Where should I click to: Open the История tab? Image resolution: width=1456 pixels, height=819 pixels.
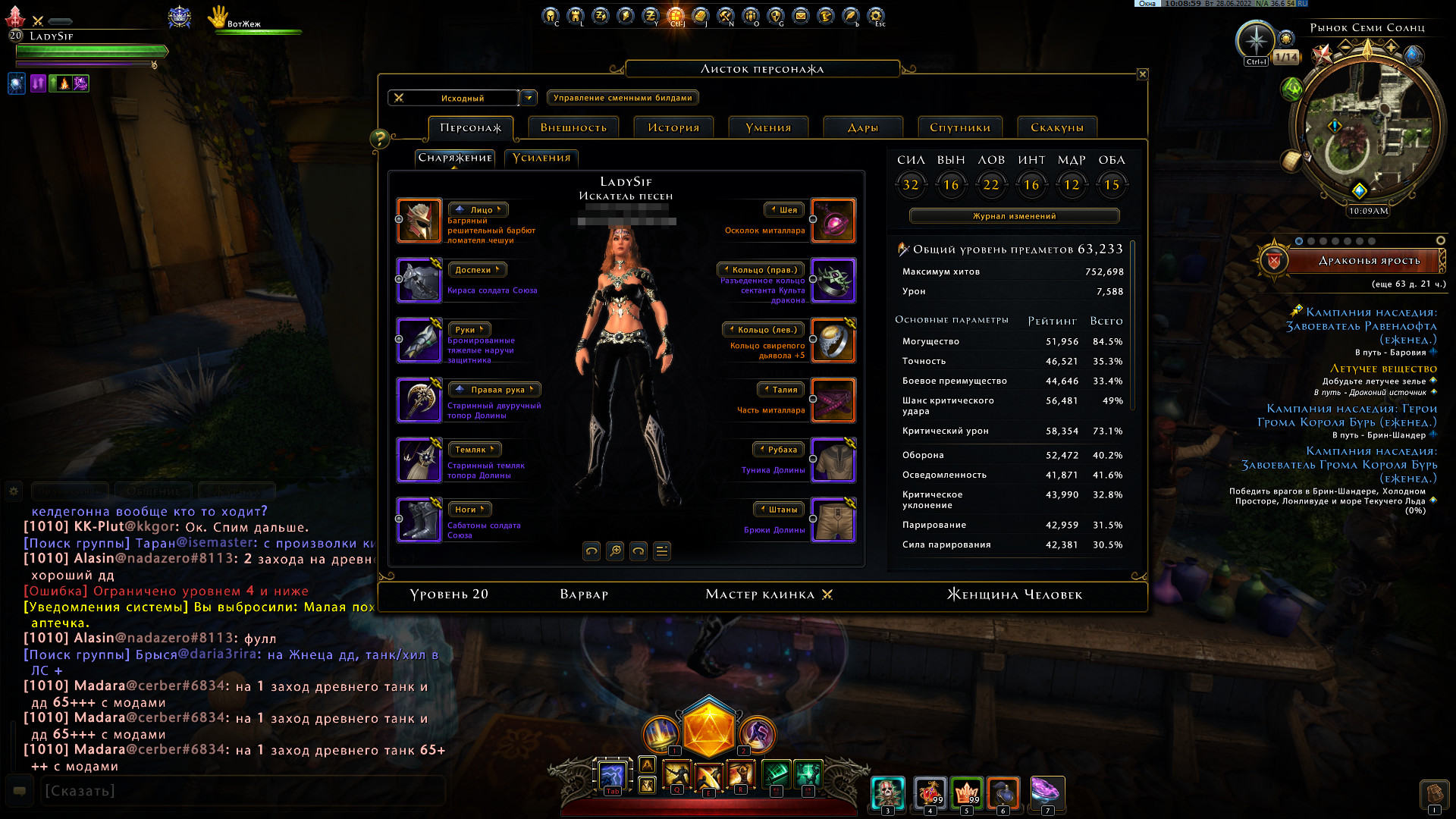coord(673,127)
